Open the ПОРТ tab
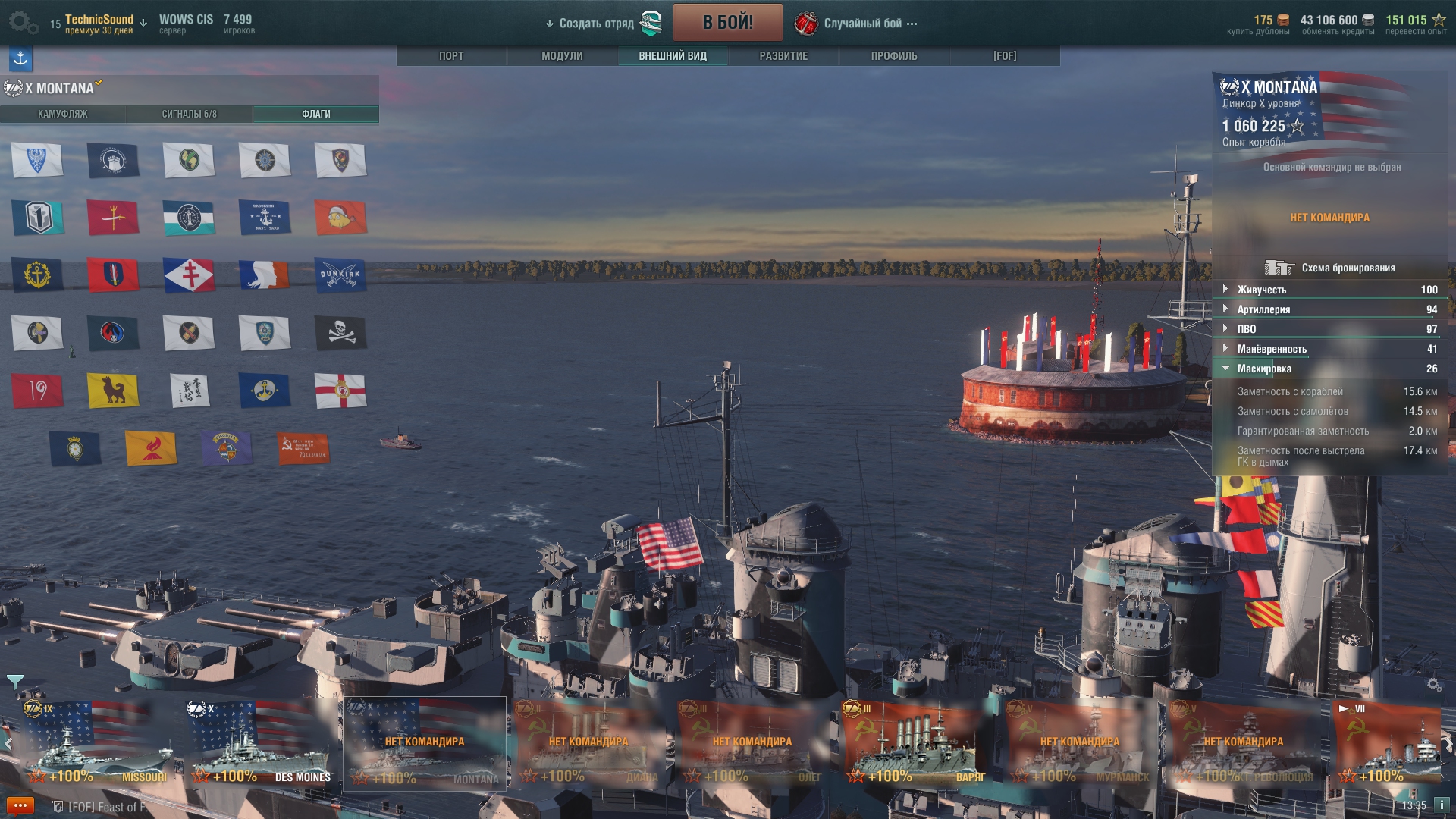Viewport: 1456px width, 819px height. coord(451,56)
